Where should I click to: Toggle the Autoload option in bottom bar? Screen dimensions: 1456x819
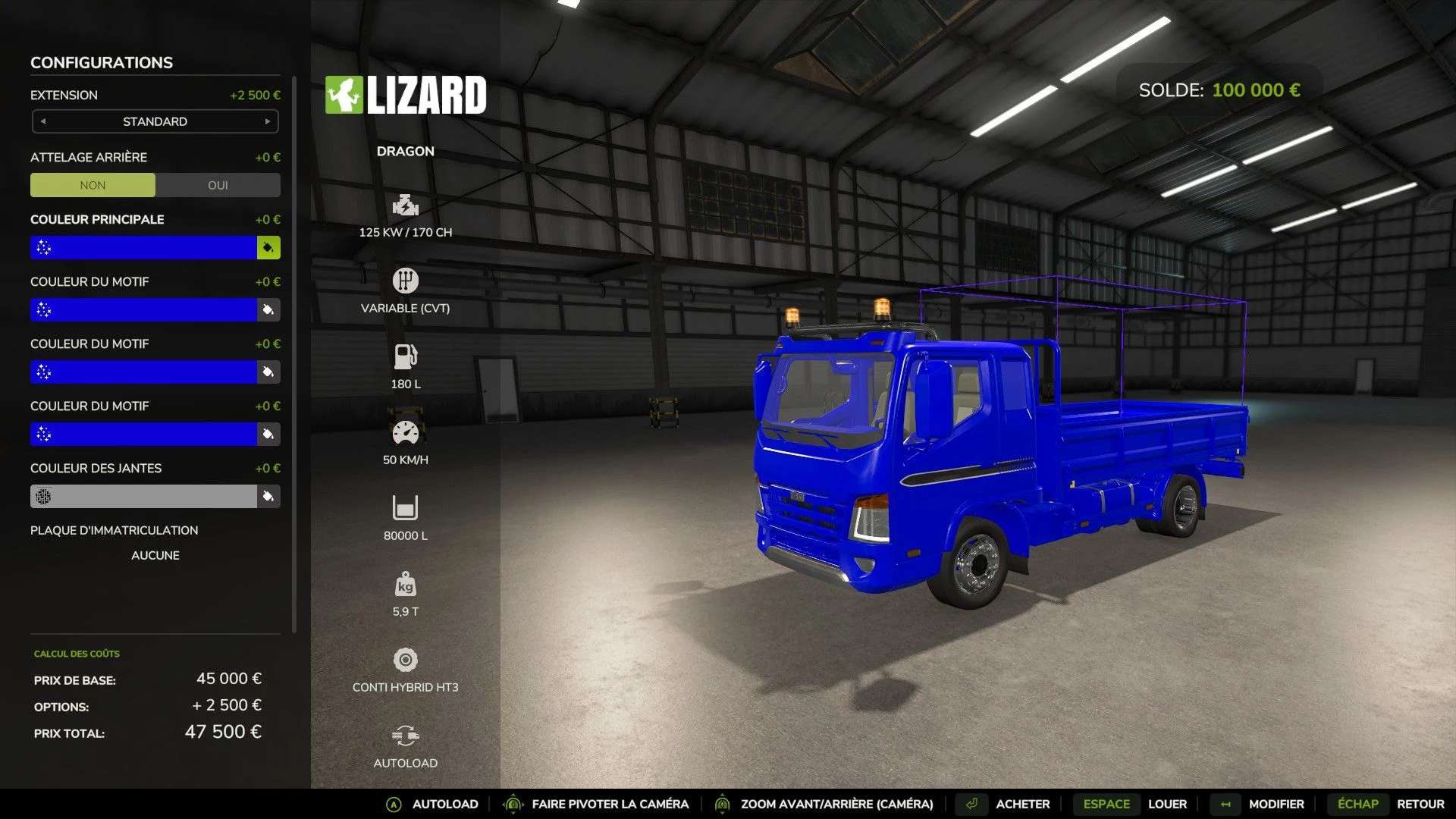(444, 804)
